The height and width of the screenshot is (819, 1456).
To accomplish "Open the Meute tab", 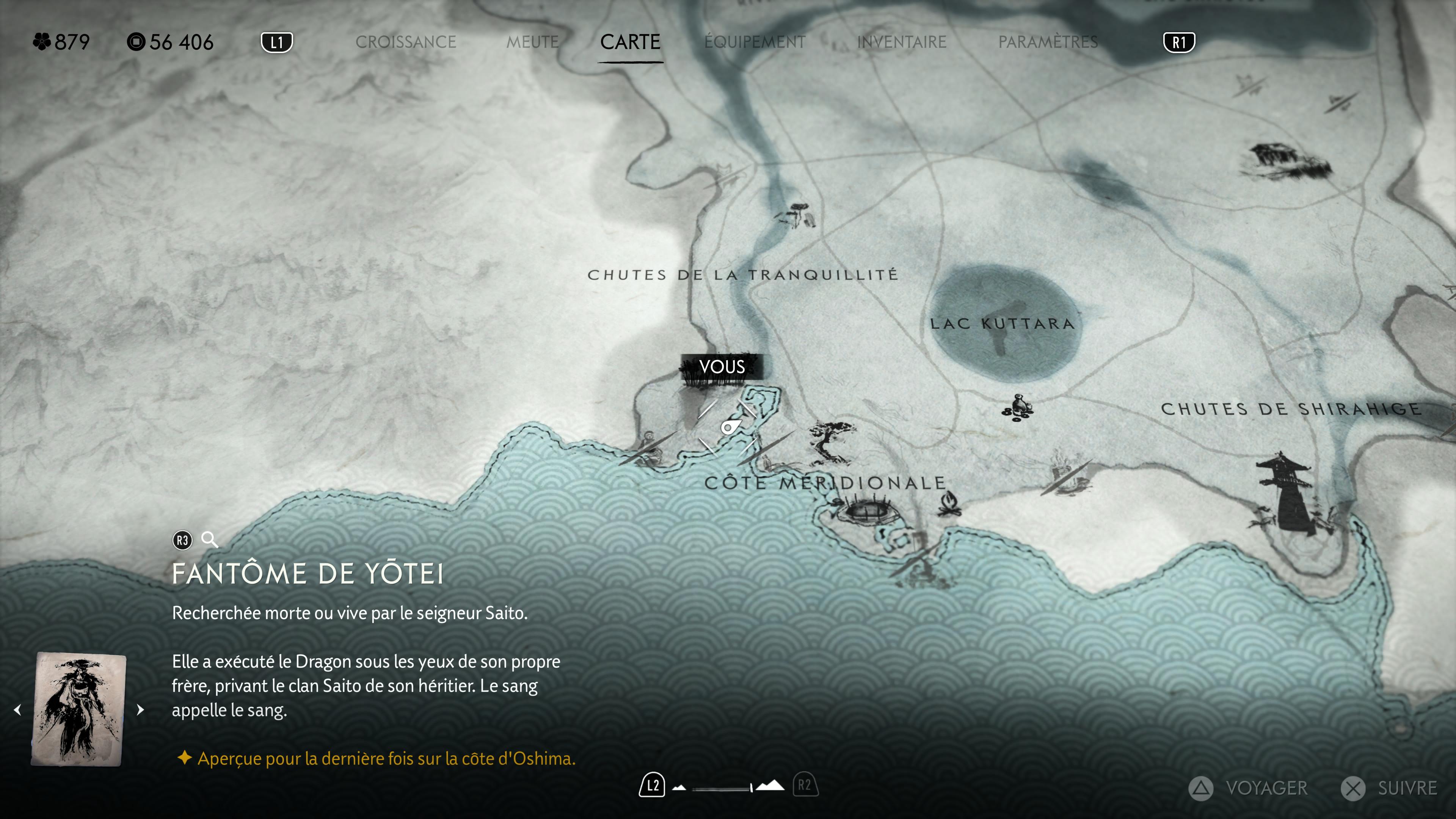I will [x=532, y=42].
